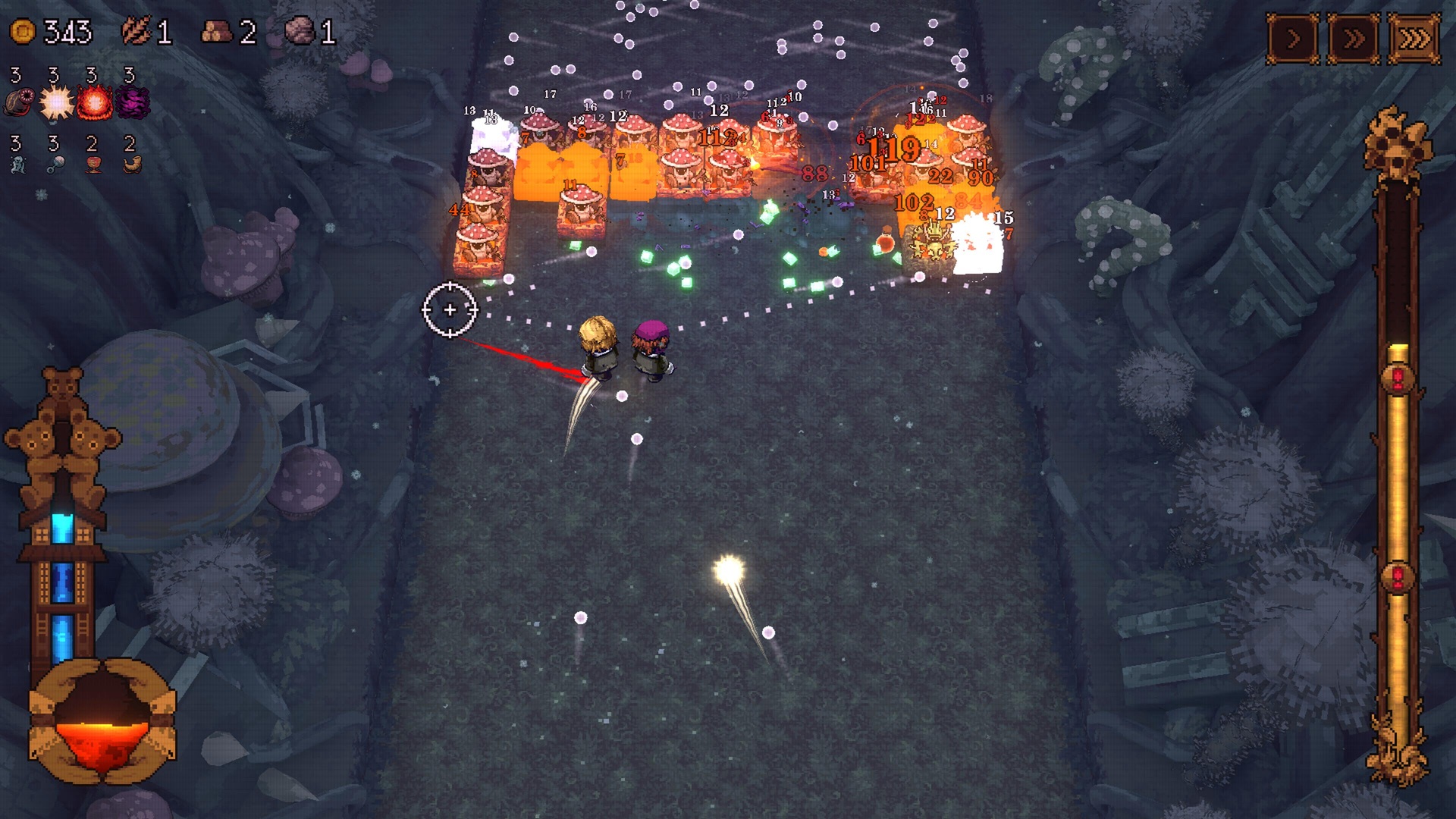
Task: Select the triple-arrow fastest speed button
Action: [1414, 38]
